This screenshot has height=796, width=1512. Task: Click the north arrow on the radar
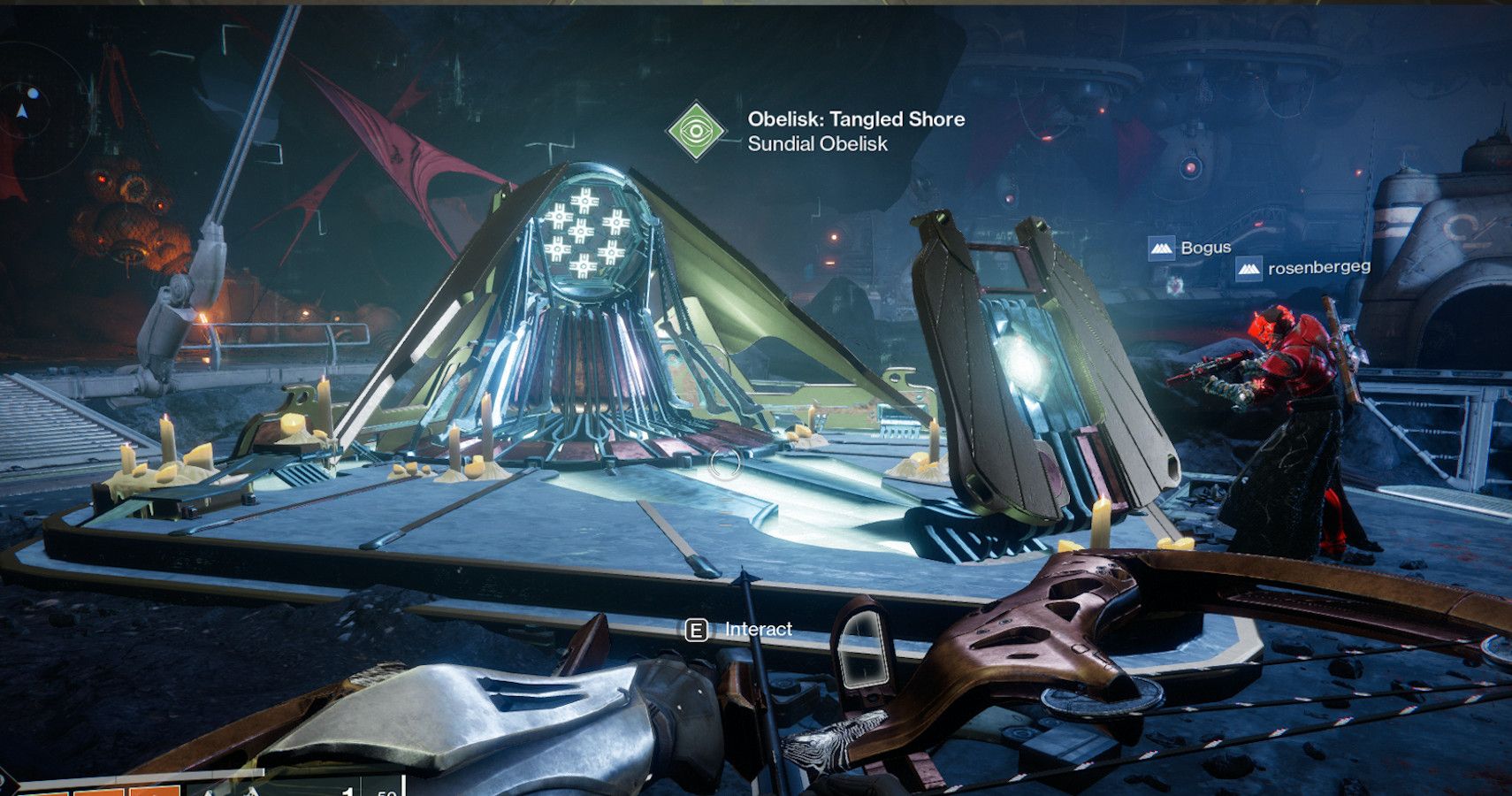(22, 111)
